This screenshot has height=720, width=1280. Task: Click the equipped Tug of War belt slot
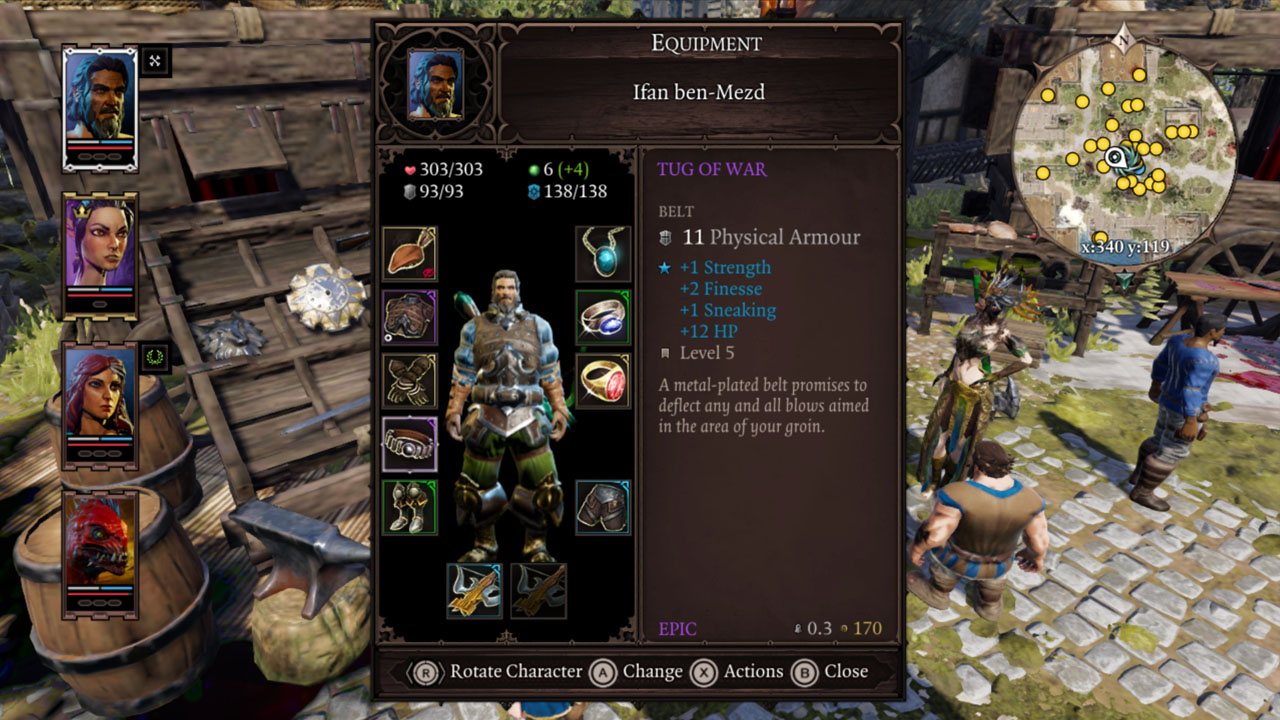[x=409, y=441]
